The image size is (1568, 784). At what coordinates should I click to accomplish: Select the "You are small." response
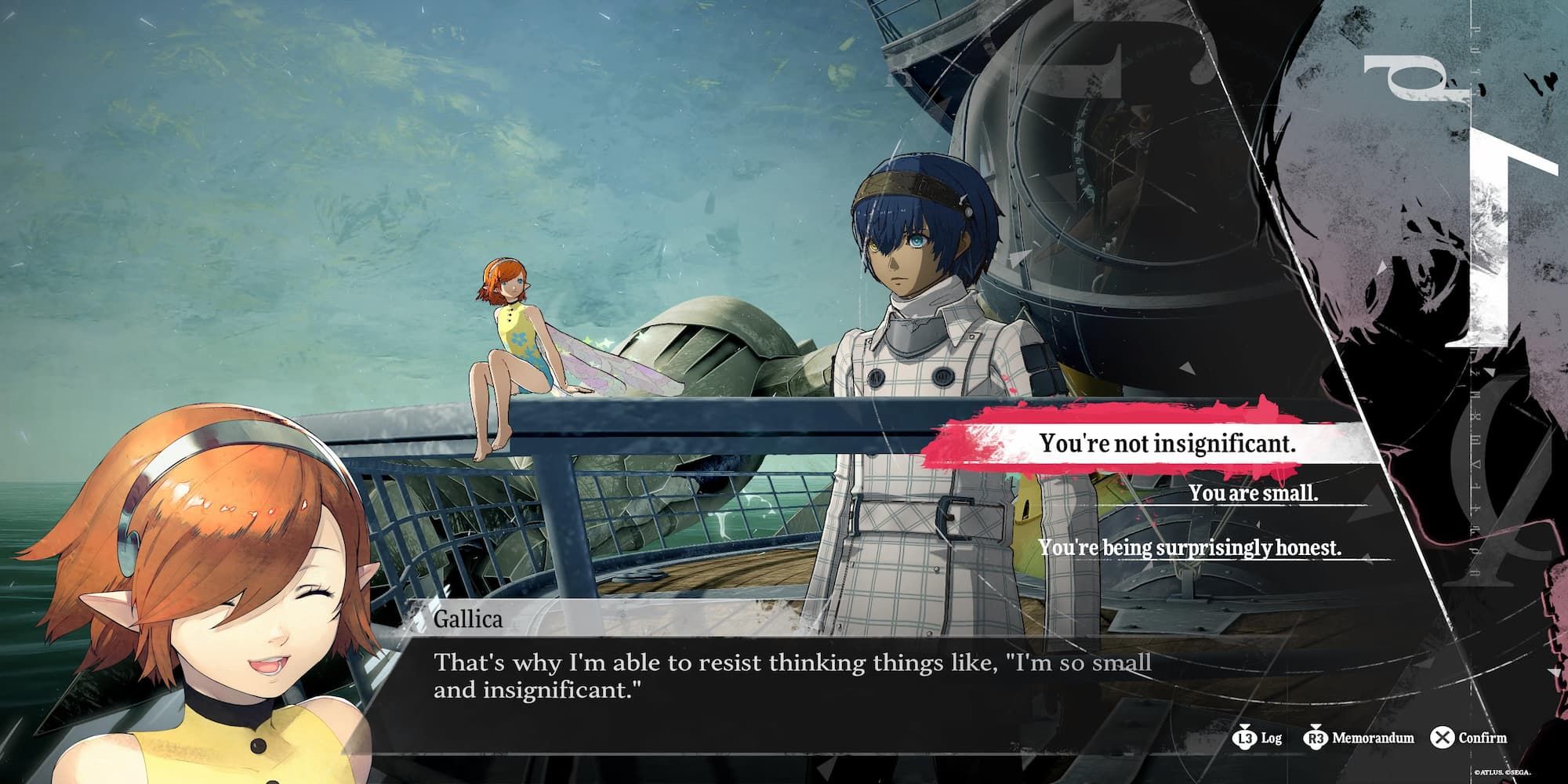pyautogui.click(x=1253, y=493)
